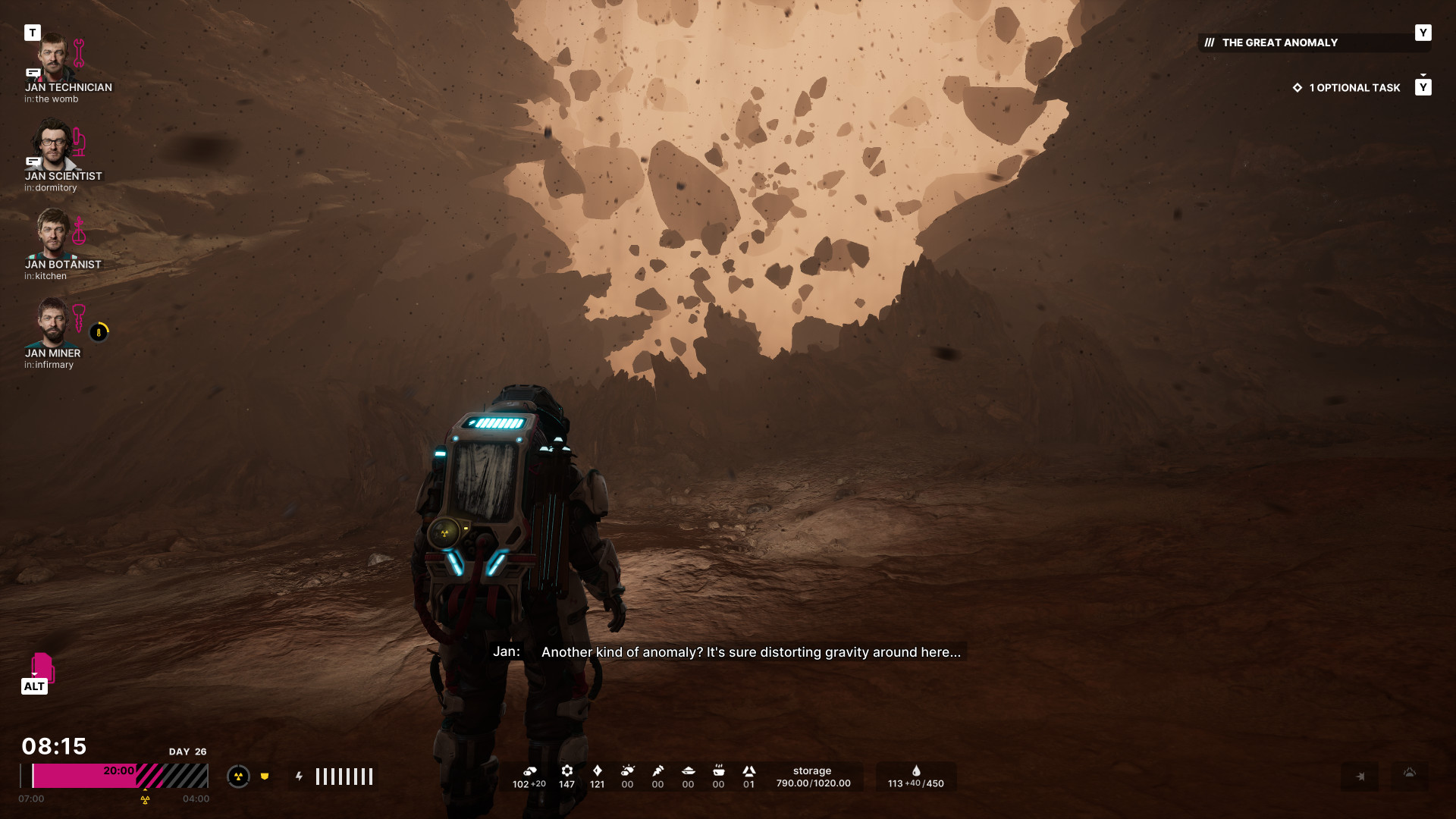Image resolution: width=1456 pixels, height=819 pixels.
Task: Click the pin icon button
Action: 1360,777
